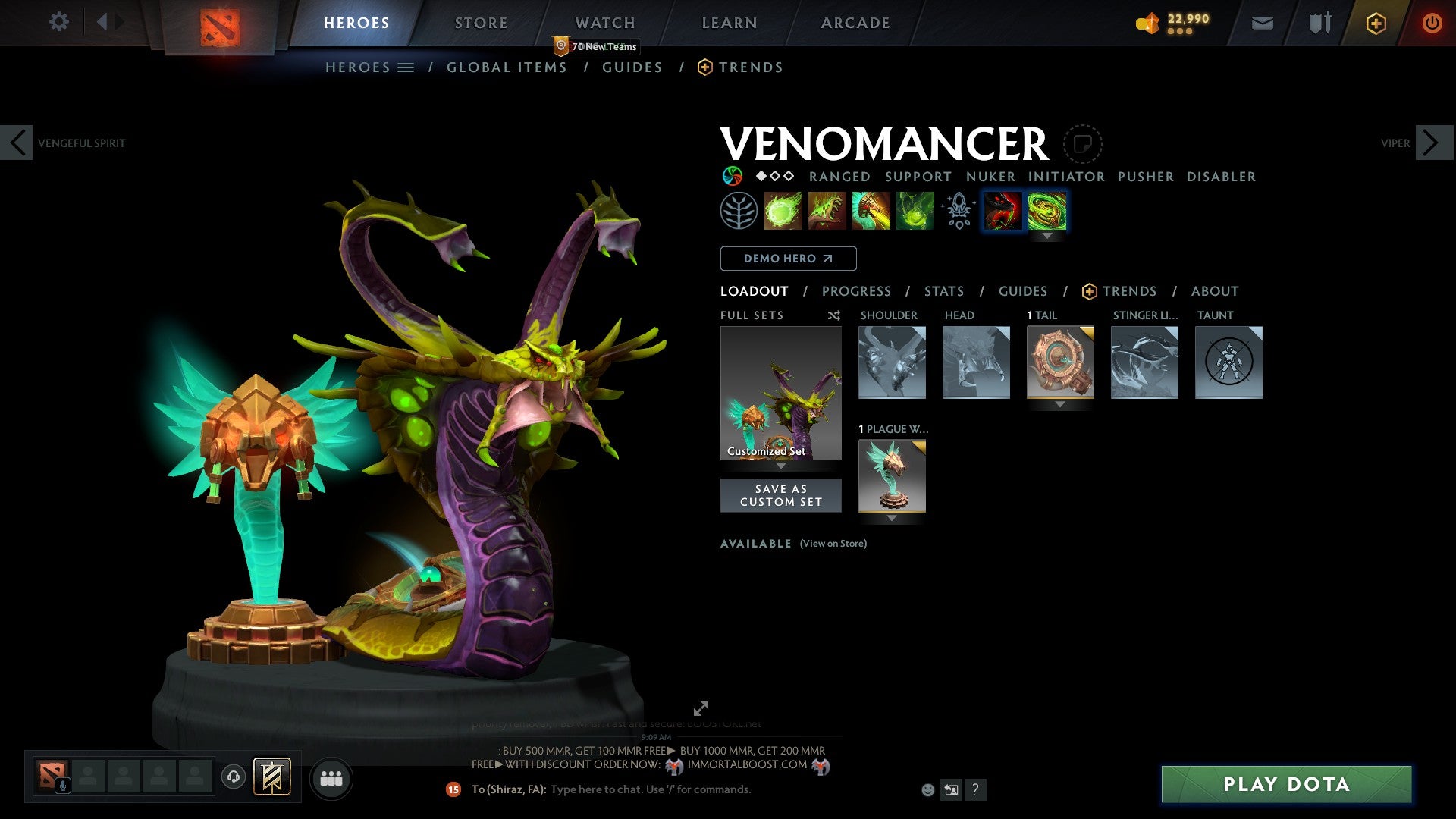The height and width of the screenshot is (819, 1456).
Task: Shuffle full sets with the crossed arrows icon
Action: click(x=833, y=315)
